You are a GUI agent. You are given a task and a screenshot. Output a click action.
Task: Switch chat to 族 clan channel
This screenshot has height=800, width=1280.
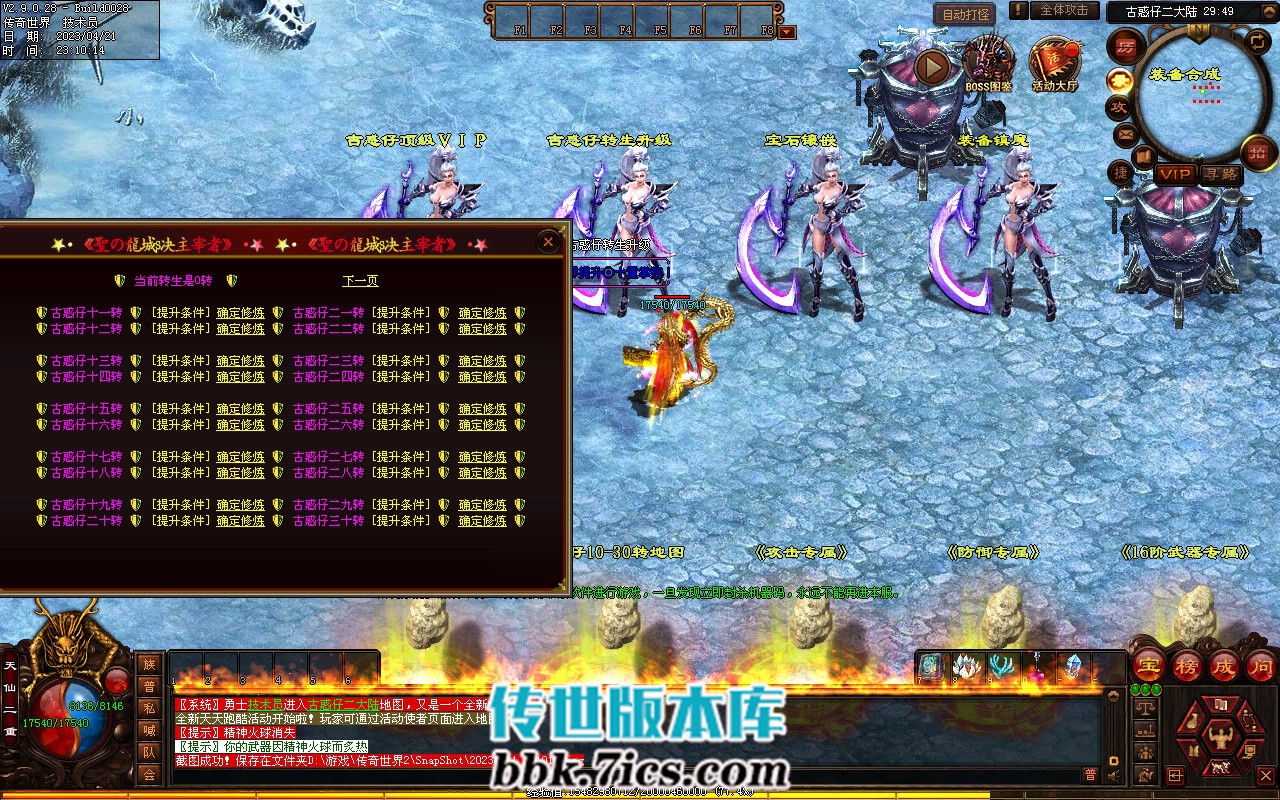tap(149, 665)
